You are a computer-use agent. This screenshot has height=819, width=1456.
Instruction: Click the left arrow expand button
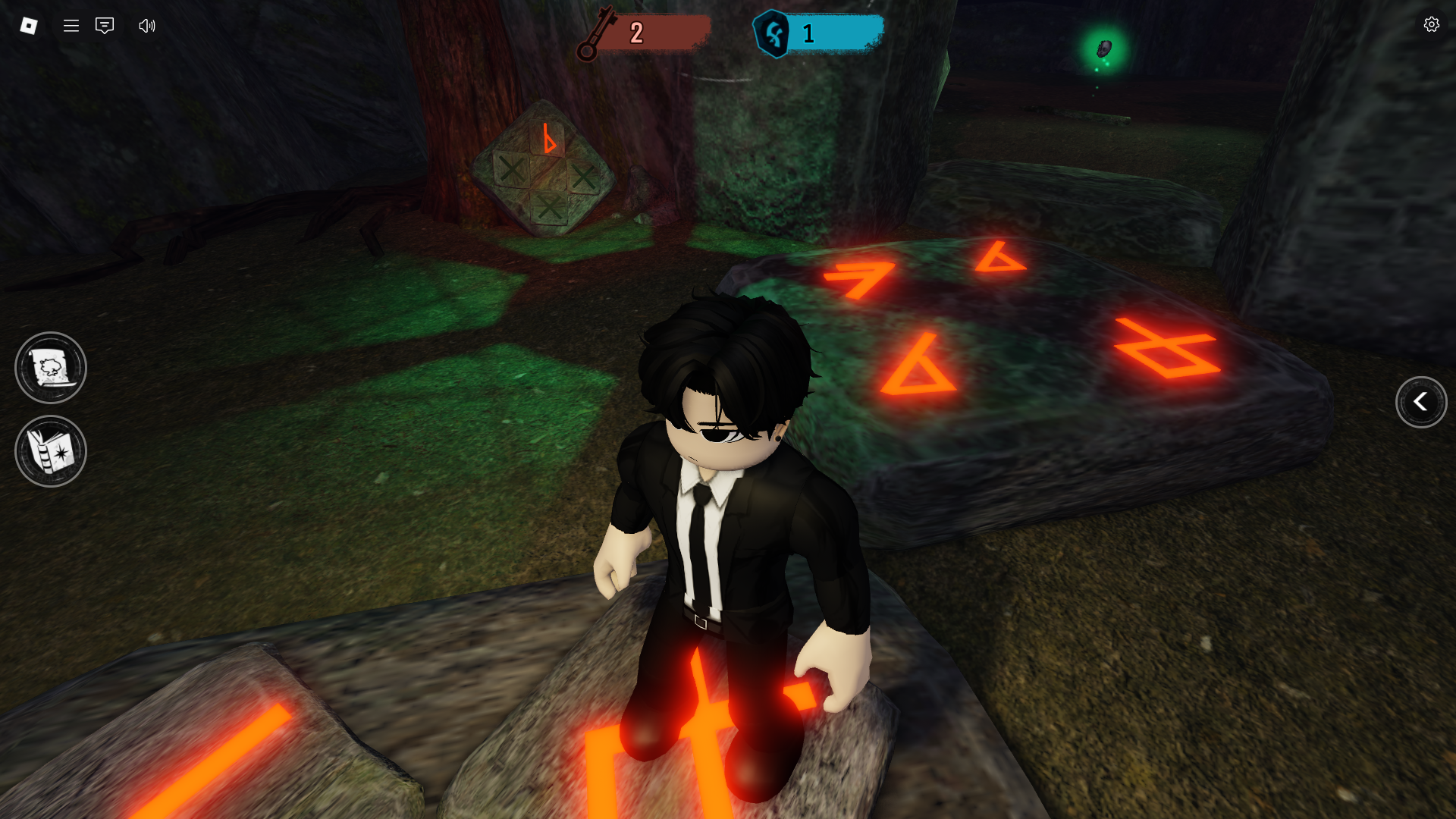coord(1420,402)
